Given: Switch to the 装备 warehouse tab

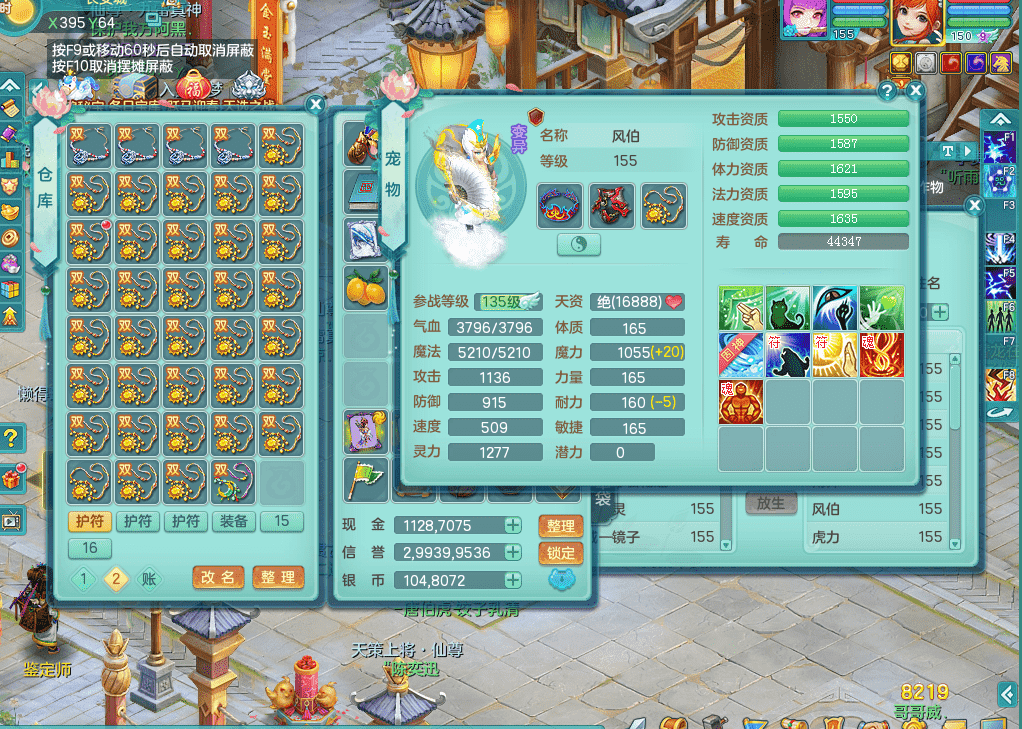Looking at the screenshot, I should 233,521.
